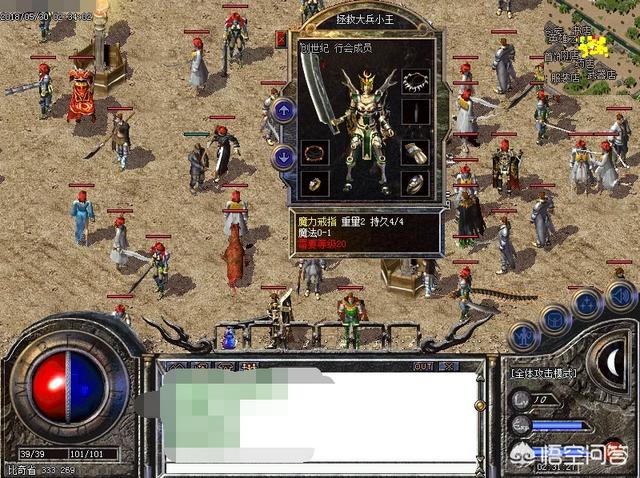Screen dimensions: 640x478
Task: Select the equipped necklace slot
Action: coord(415,84)
